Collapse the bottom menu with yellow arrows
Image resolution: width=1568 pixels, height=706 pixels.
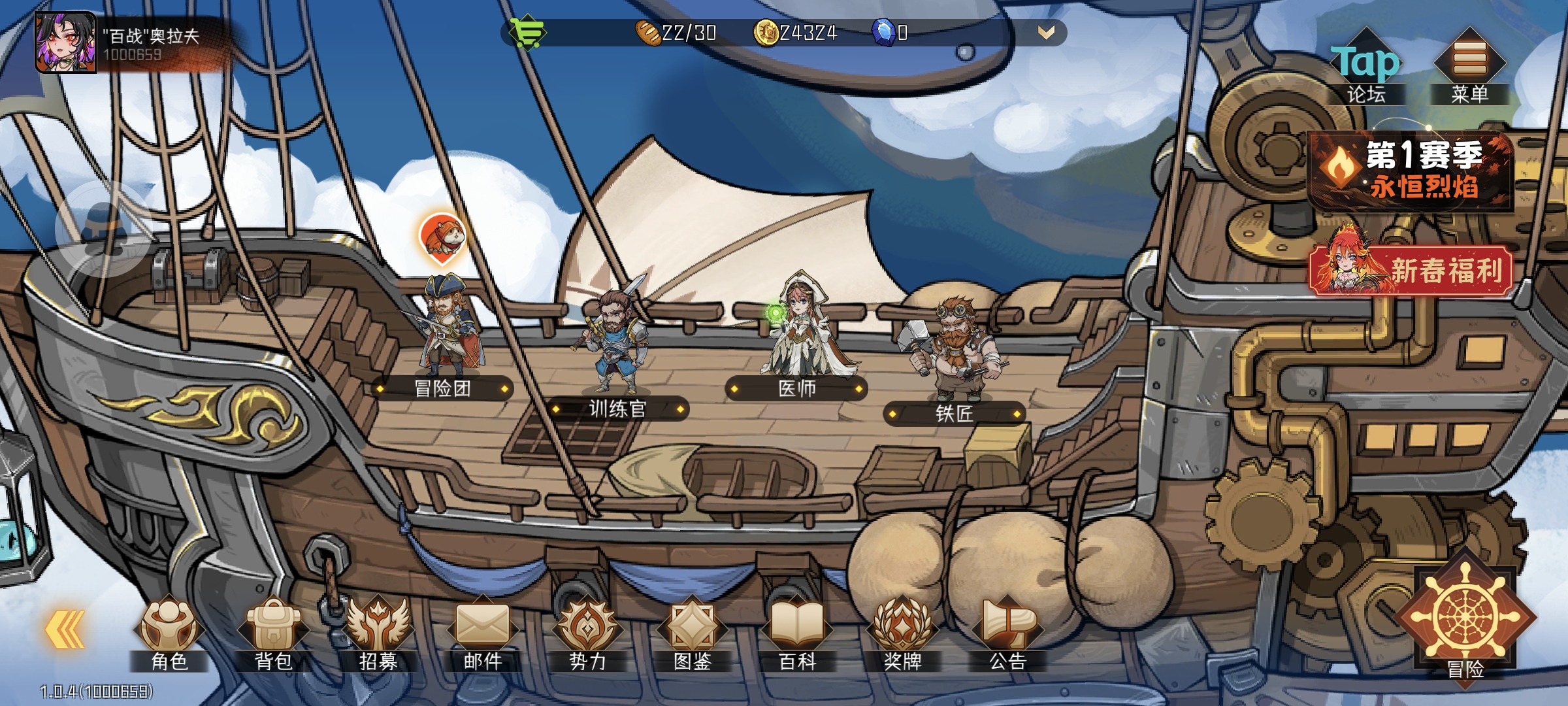65,630
